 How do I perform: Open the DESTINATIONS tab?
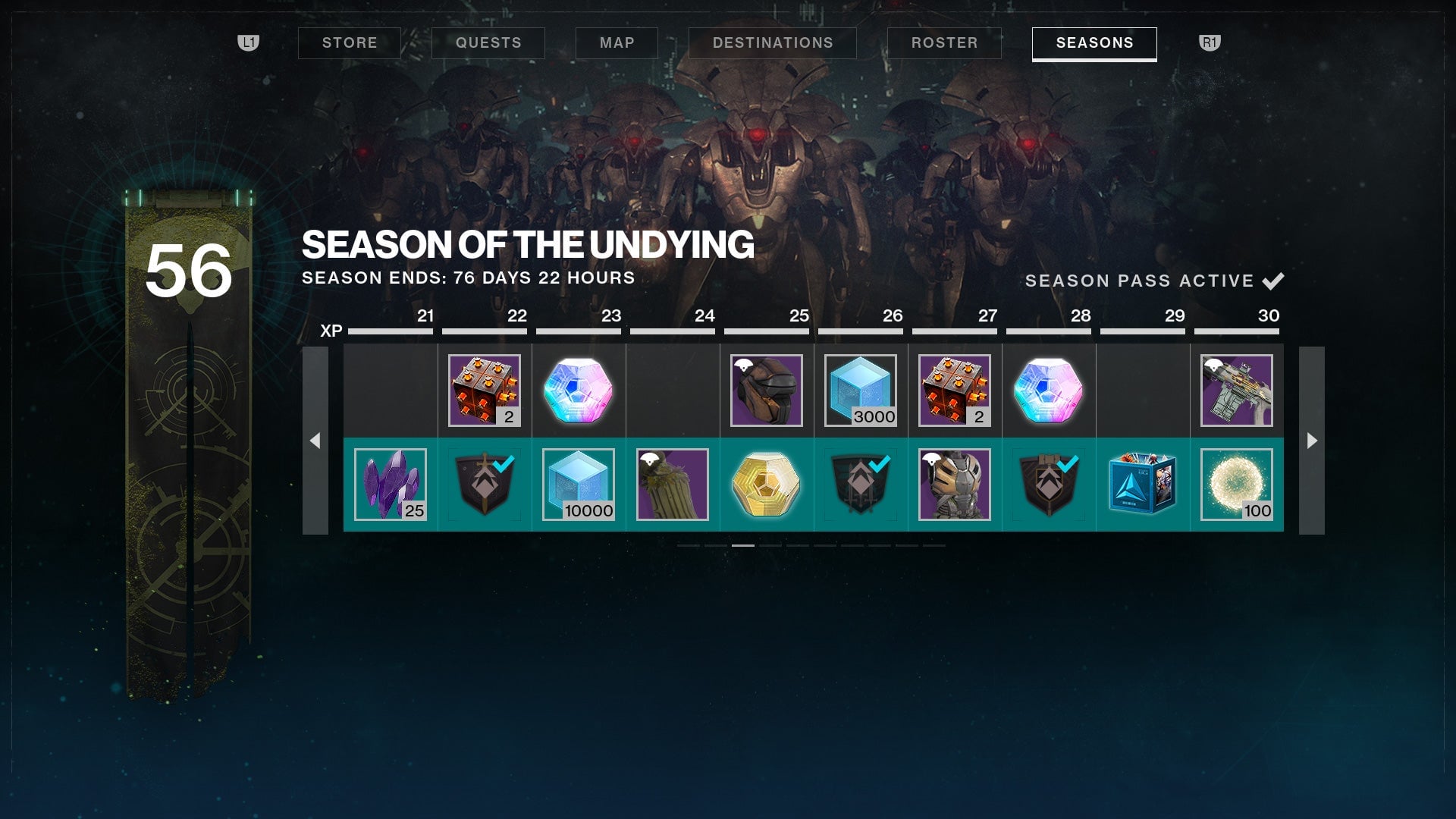pyautogui.click(x=773, y=42)
